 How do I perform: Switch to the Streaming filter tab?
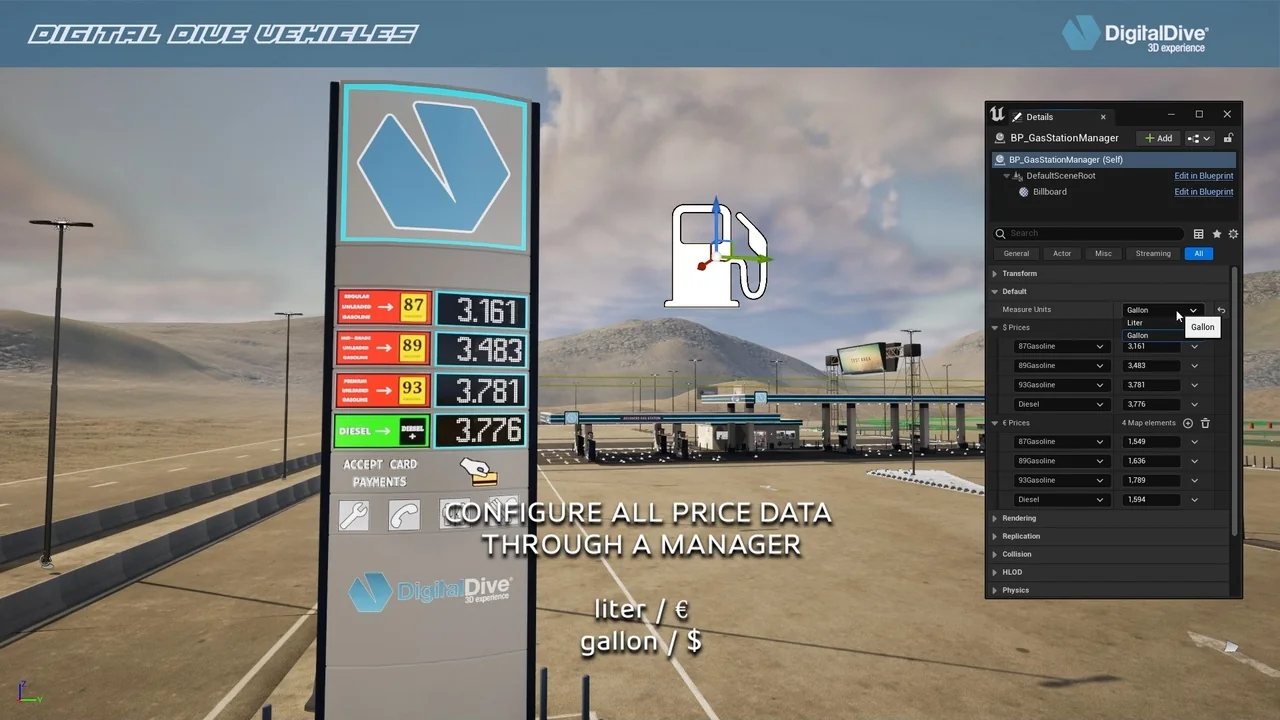(x=1152, y=253)
